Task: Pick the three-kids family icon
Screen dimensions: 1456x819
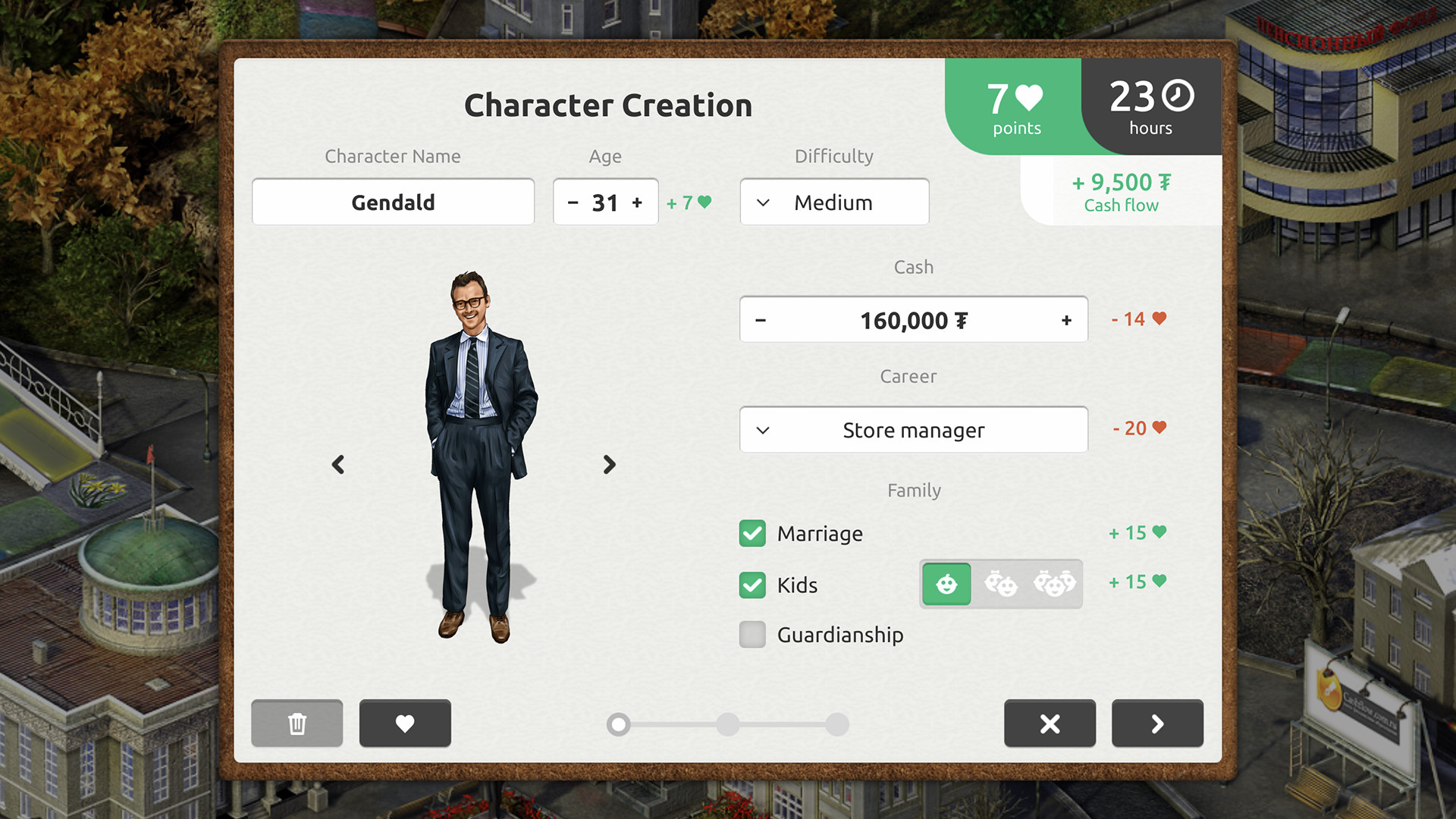Action: [x=1054, y=584]
